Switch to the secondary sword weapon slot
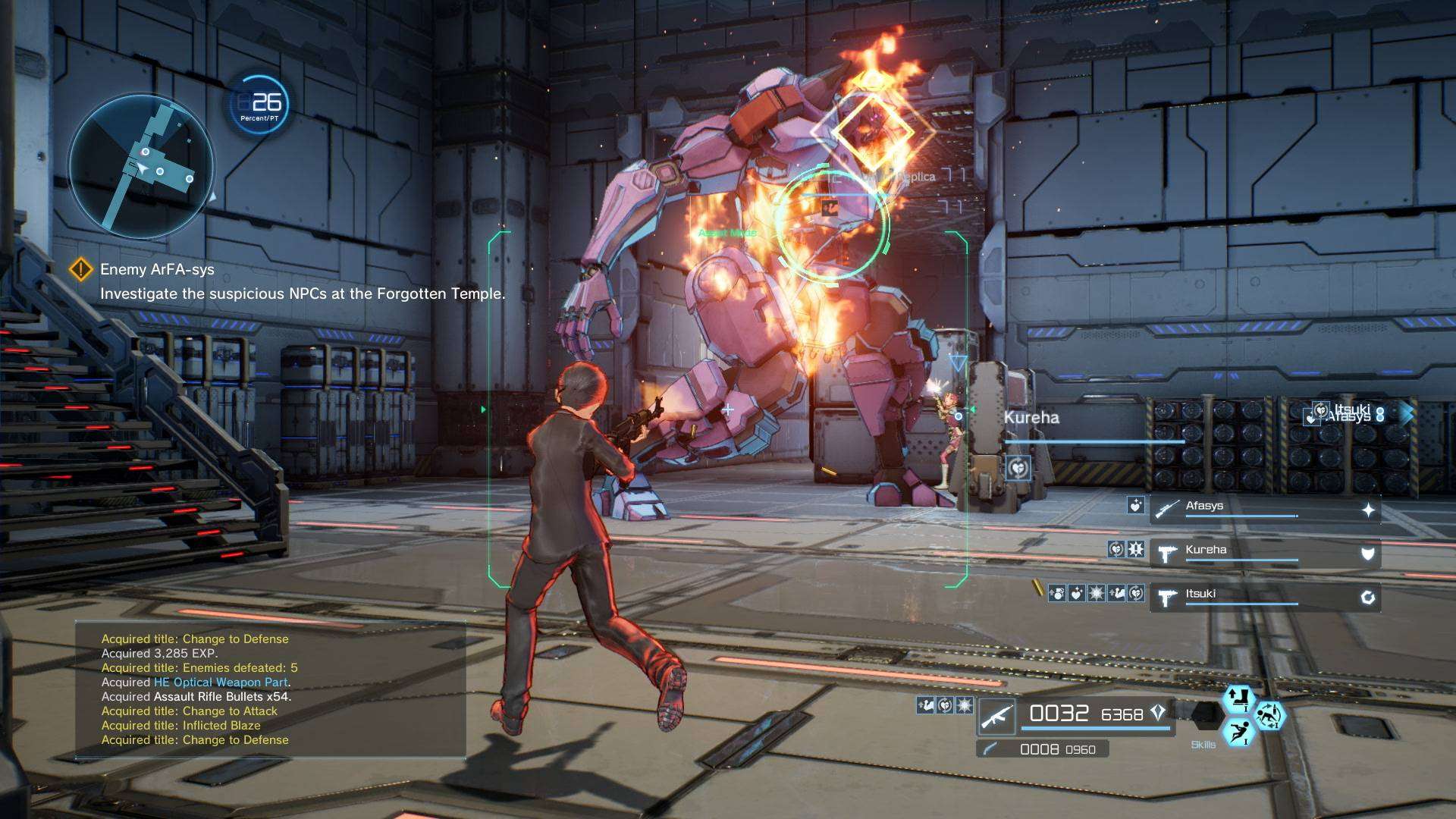The height and width of the screenshot is (819, 1456). coord(1042,749)
